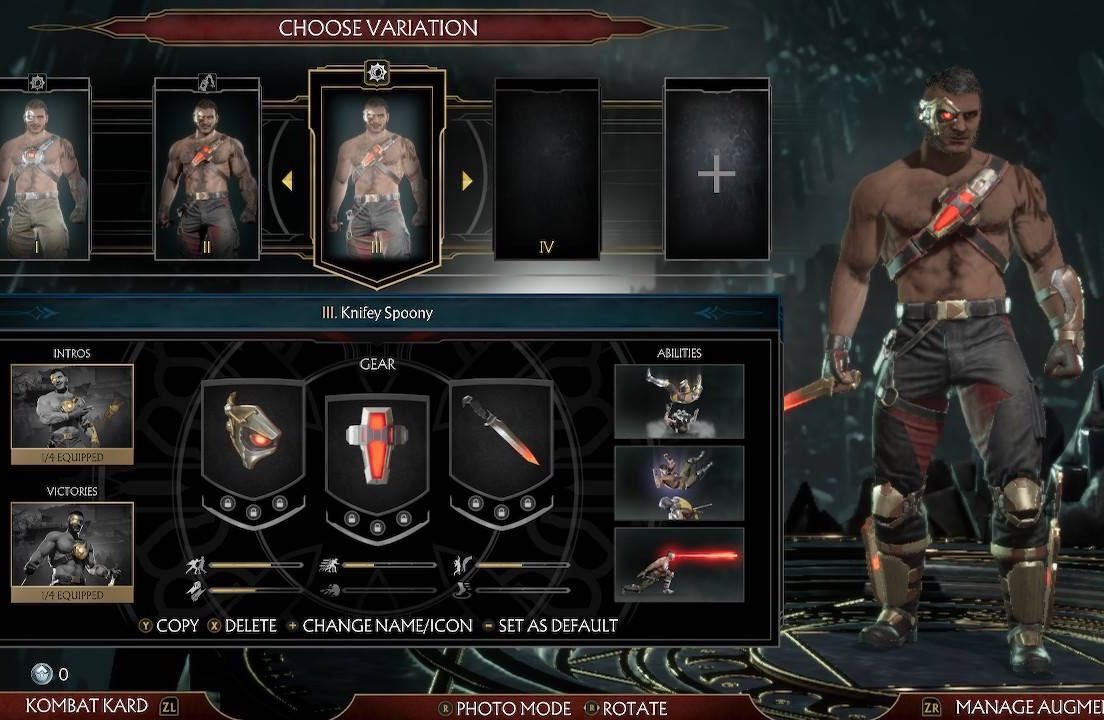Viewport: 1104px width, 720px height.
Task: Delete the Knifey Spoony variation
Action: (x=242, y=626)
